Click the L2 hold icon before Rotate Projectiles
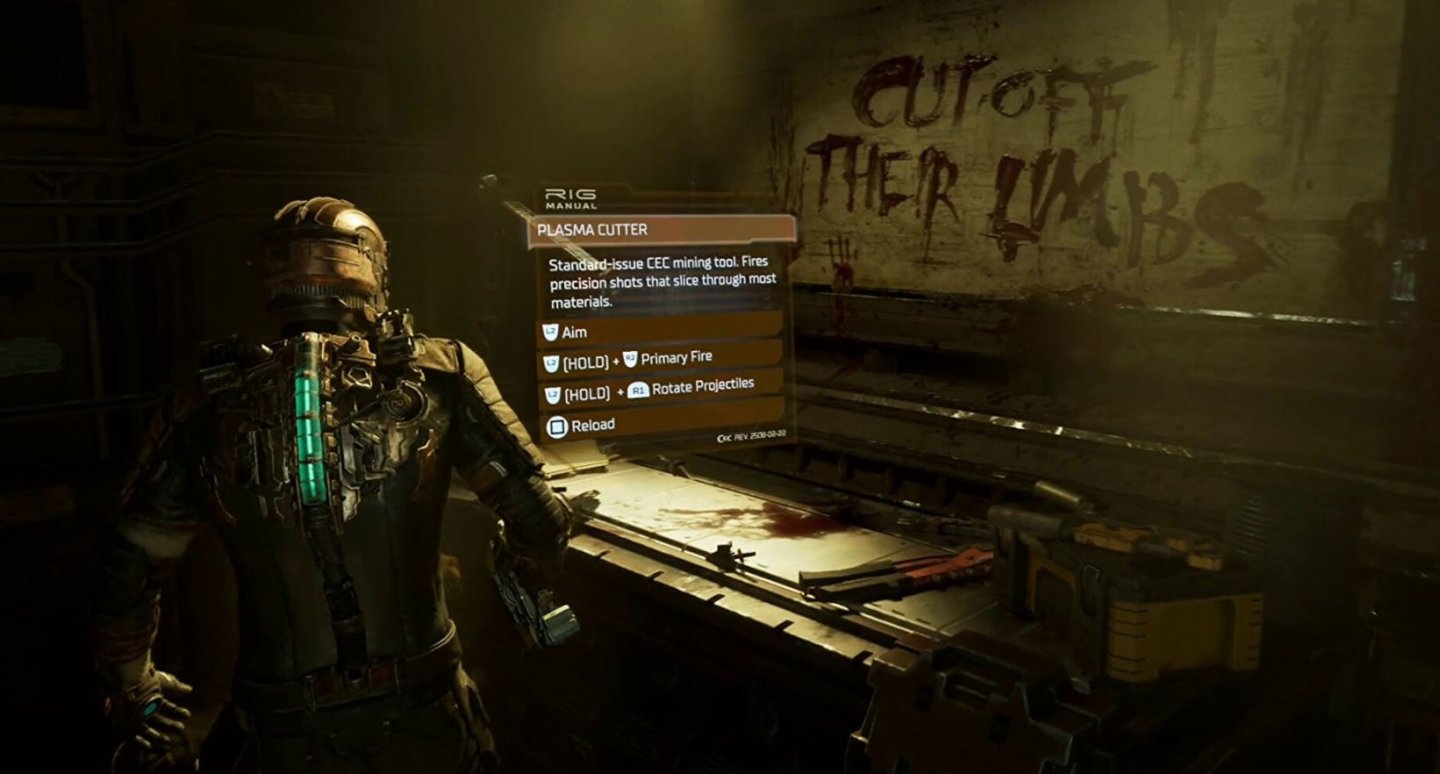The width and height of the screenshot is (1440, 774). click(x=552, y=391)
